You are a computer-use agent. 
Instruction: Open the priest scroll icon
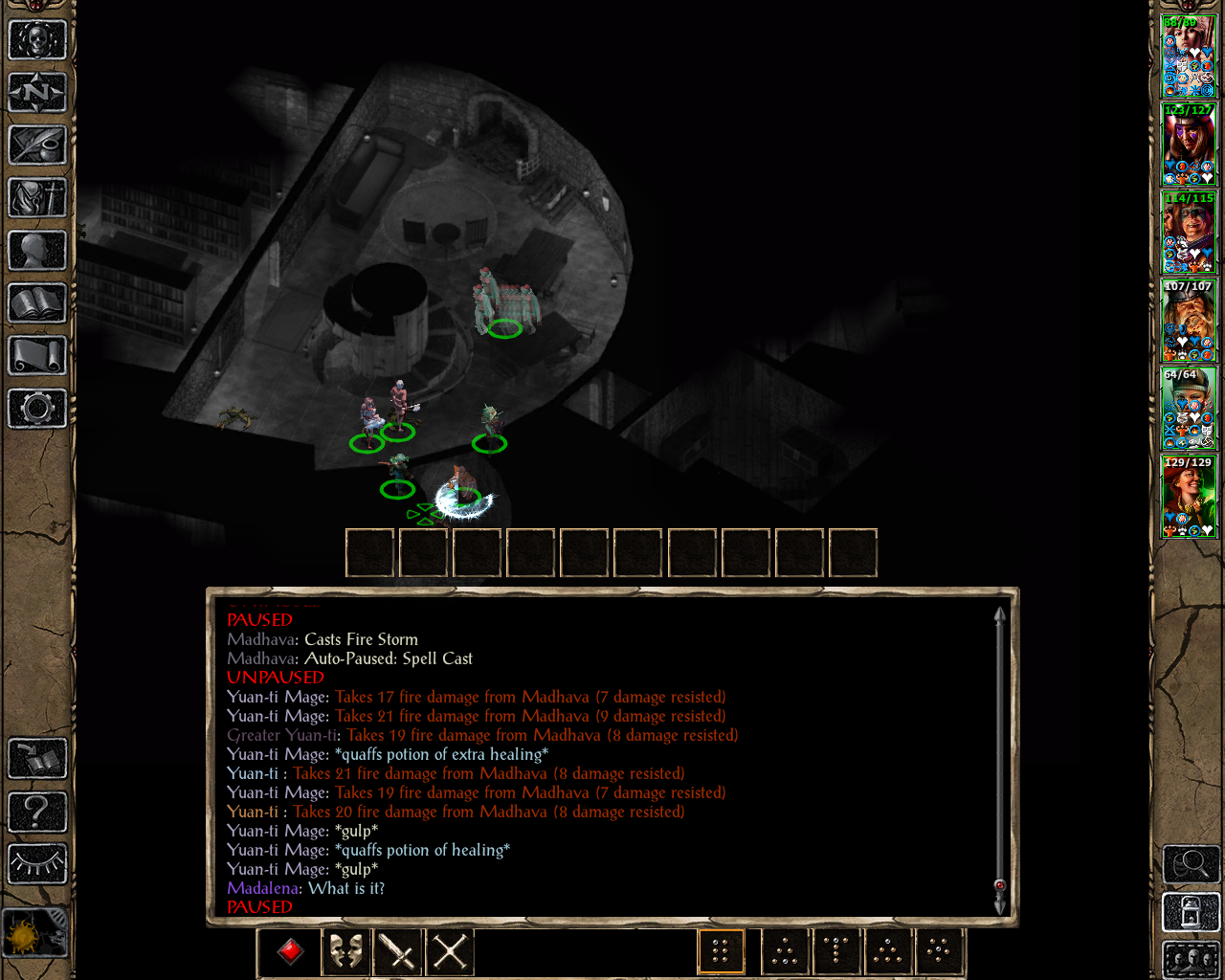(37, 356)
